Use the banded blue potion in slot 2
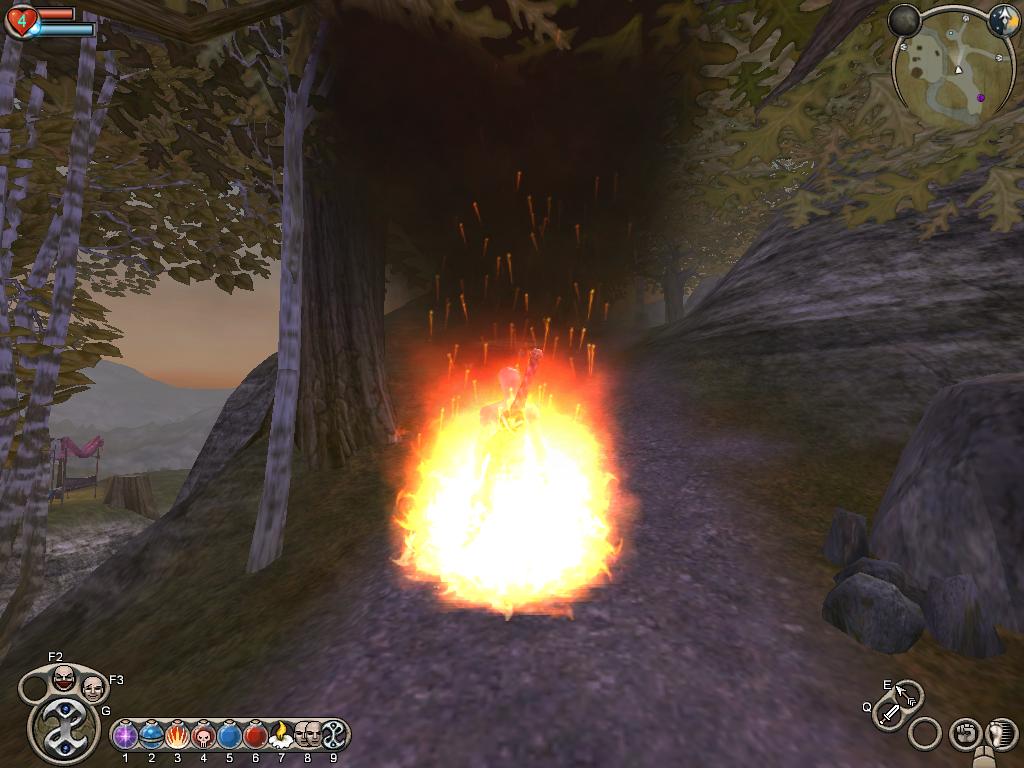This screenshot has height=768, width=1024. (x=152, y=736)
